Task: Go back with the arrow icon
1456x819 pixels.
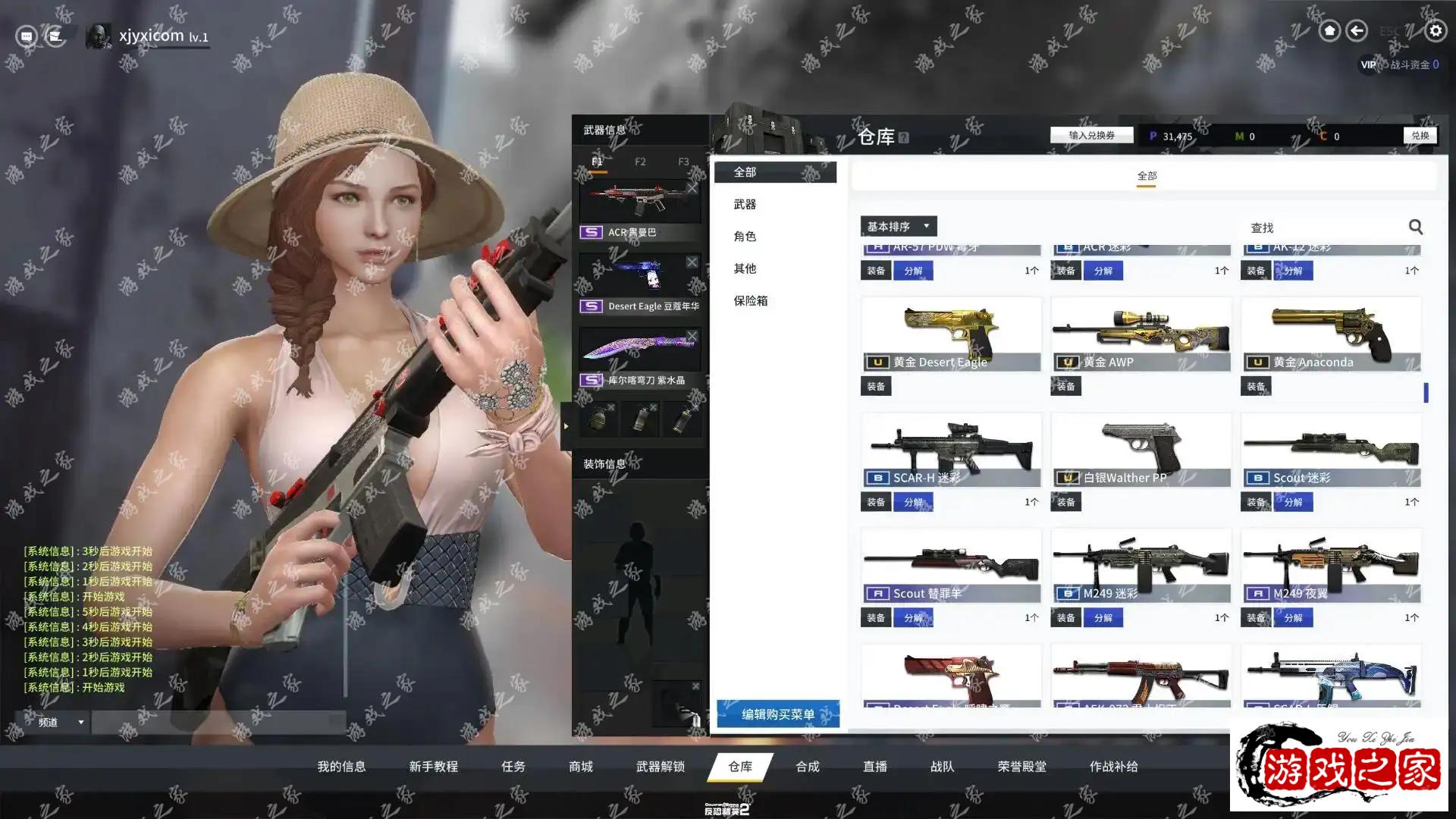Action: (x=1357, y=30)
